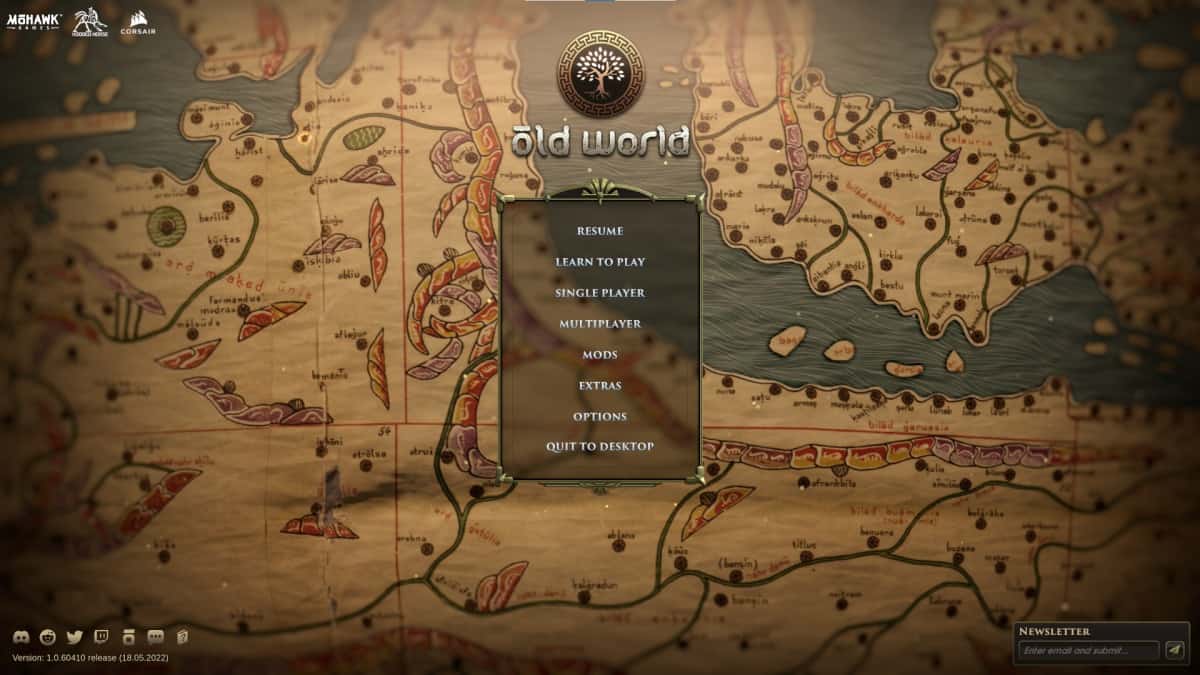Select the Multiplayer option
Image resolution: width=1200 pixels, height=675 pixels.
click(x=600, y=324)
